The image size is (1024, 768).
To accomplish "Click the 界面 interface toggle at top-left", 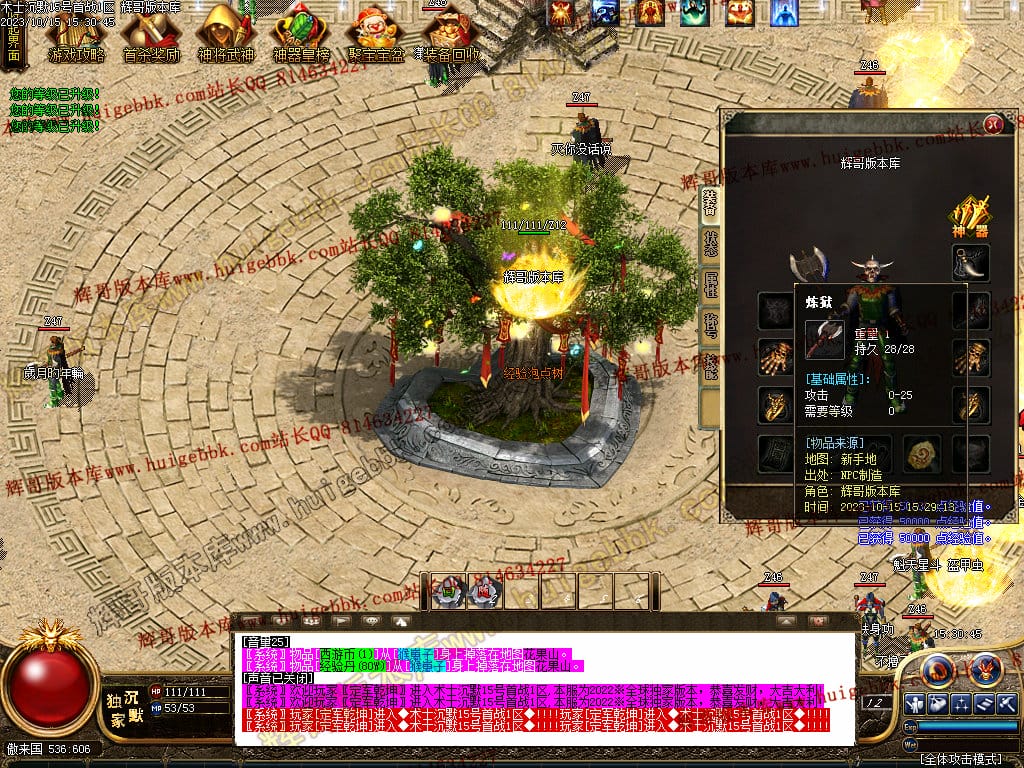I will pyautogui.click(x=13, y=44).
